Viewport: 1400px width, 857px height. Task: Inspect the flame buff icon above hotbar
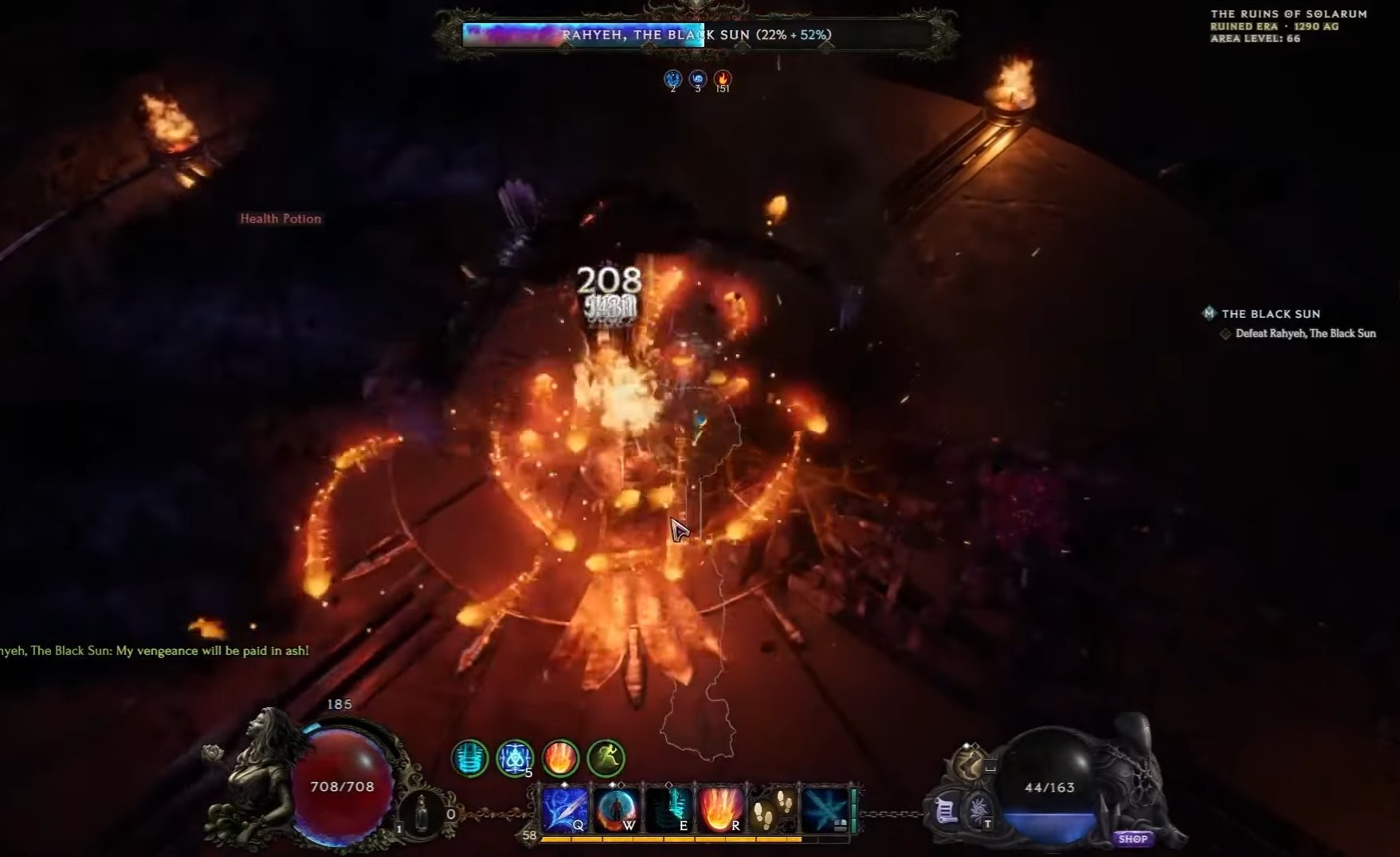(560, 757)
